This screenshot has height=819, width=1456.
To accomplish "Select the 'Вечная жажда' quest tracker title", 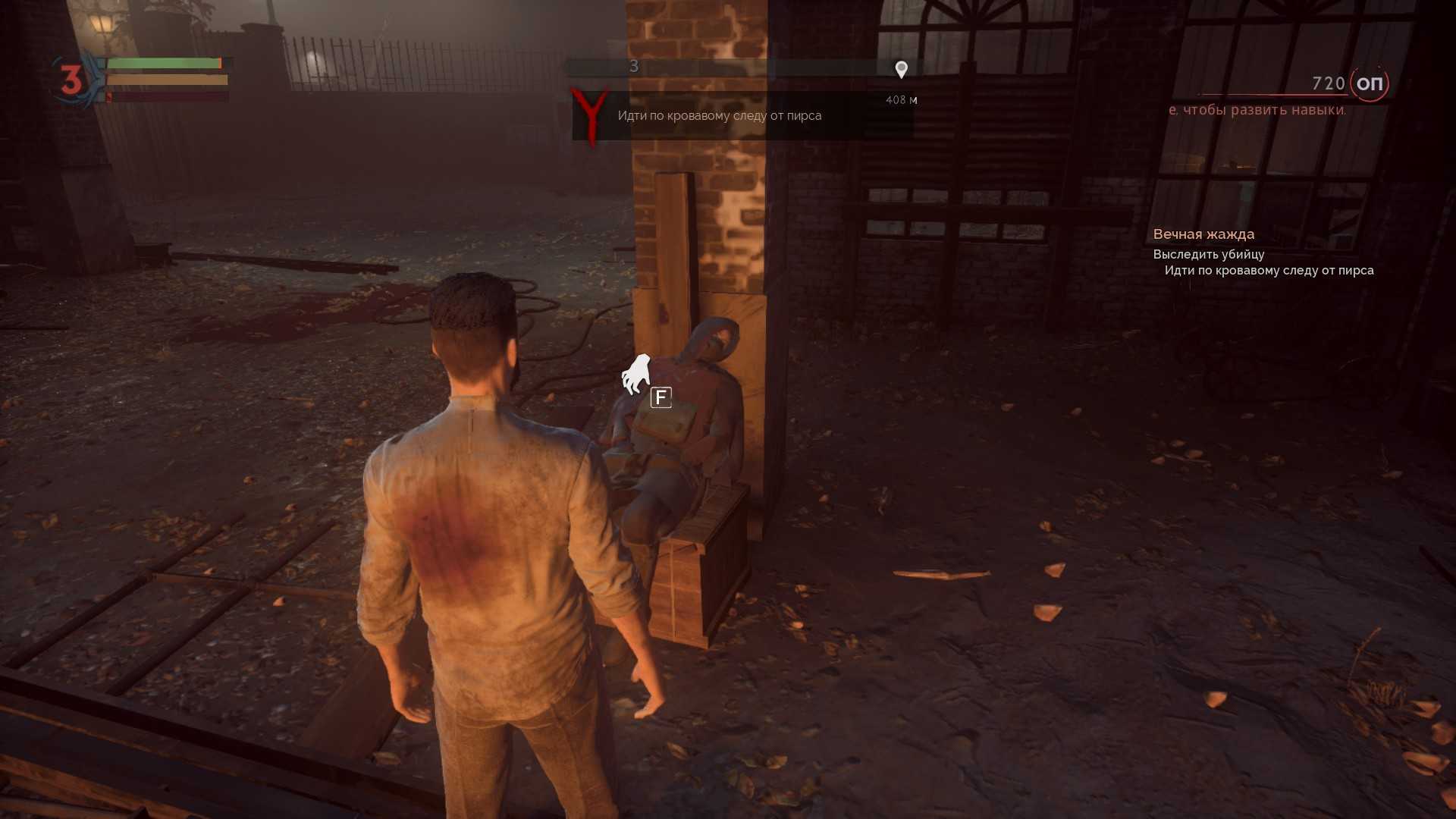I will click(x=1203, y=234).
